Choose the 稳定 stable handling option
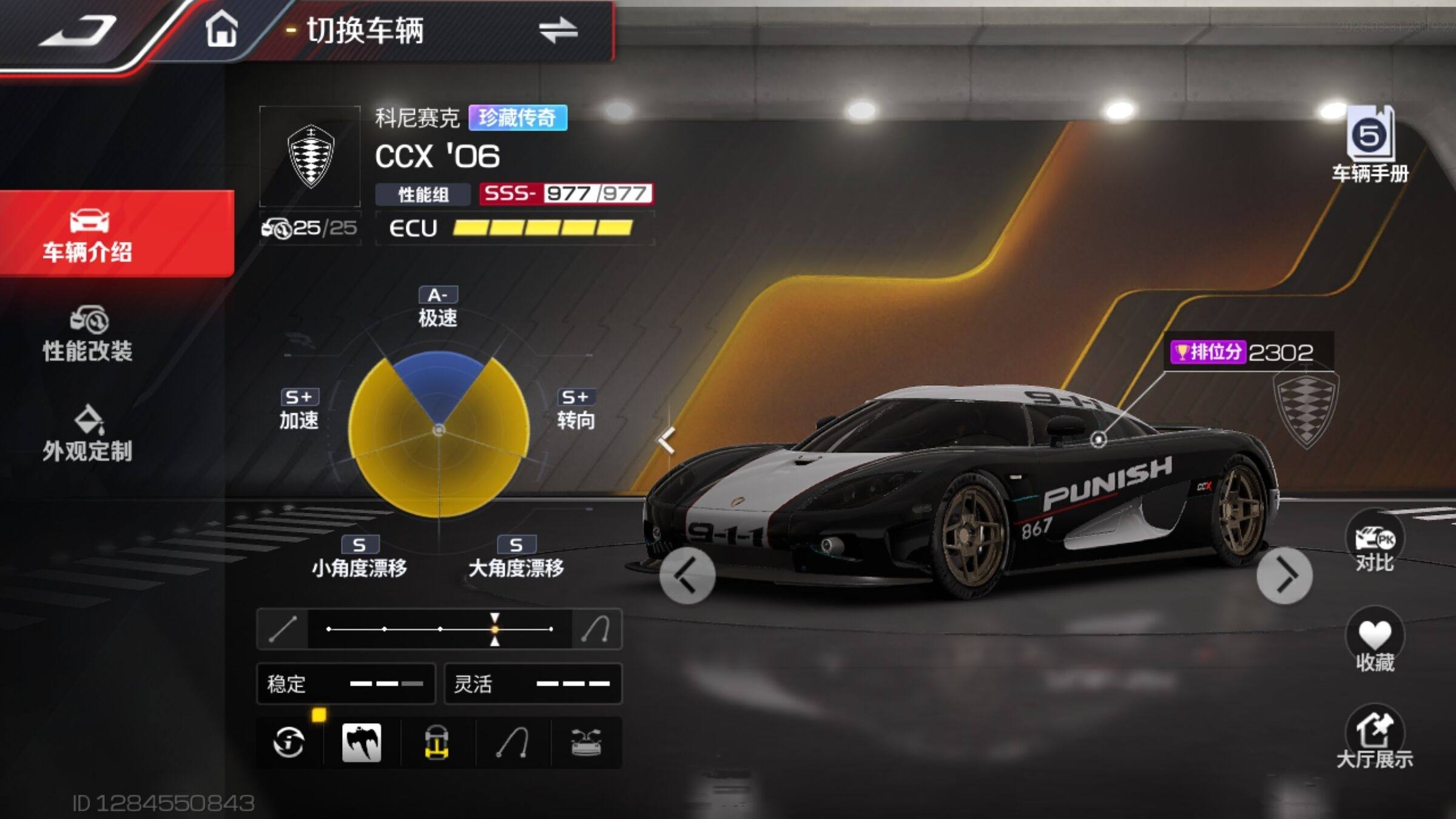The width and height of the screenshot is (1456, 819). [346, 684]
